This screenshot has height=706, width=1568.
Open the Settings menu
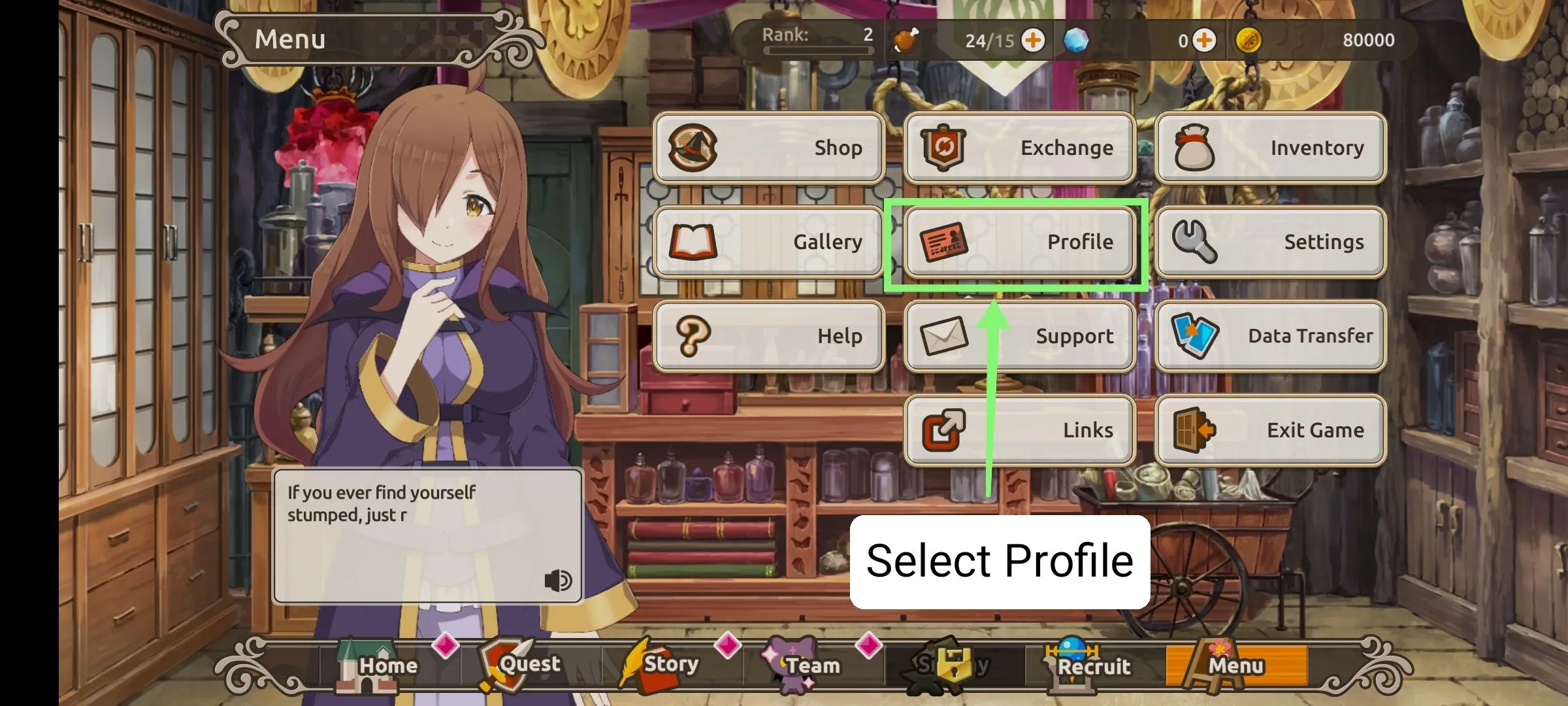pos(1270,242)
